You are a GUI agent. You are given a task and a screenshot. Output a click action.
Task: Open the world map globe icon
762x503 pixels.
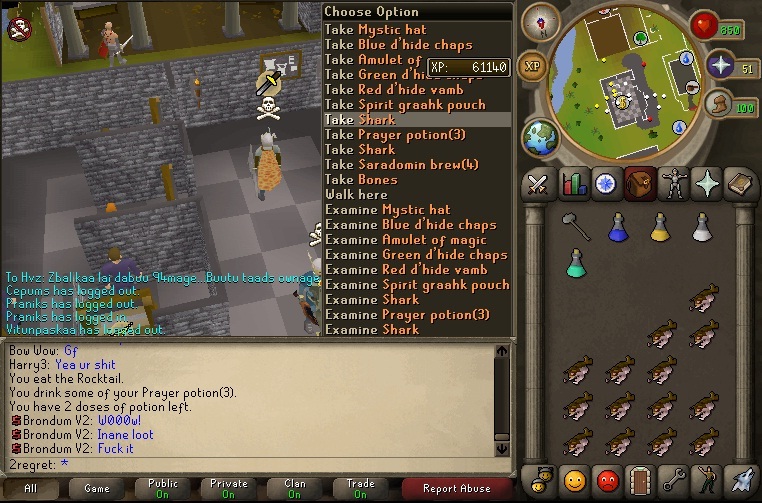point(541,135)
